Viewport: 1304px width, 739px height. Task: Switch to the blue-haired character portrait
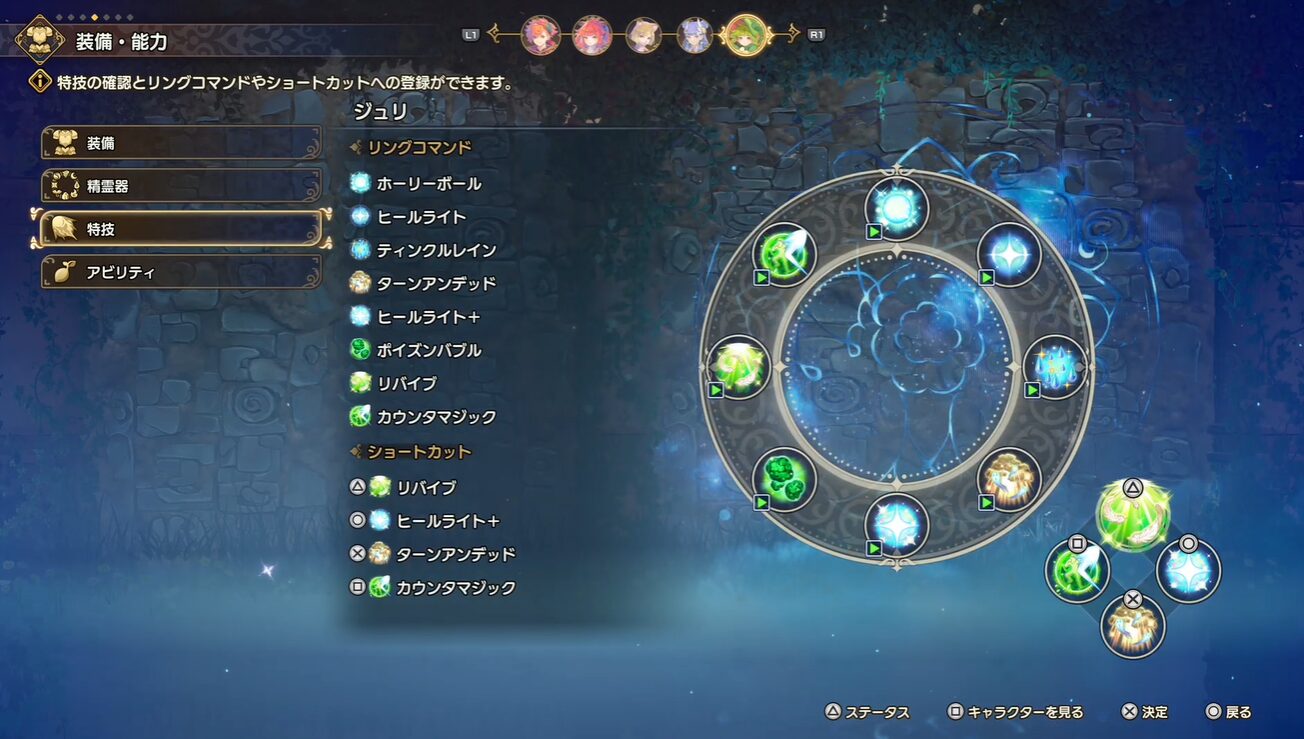(694, 36)
